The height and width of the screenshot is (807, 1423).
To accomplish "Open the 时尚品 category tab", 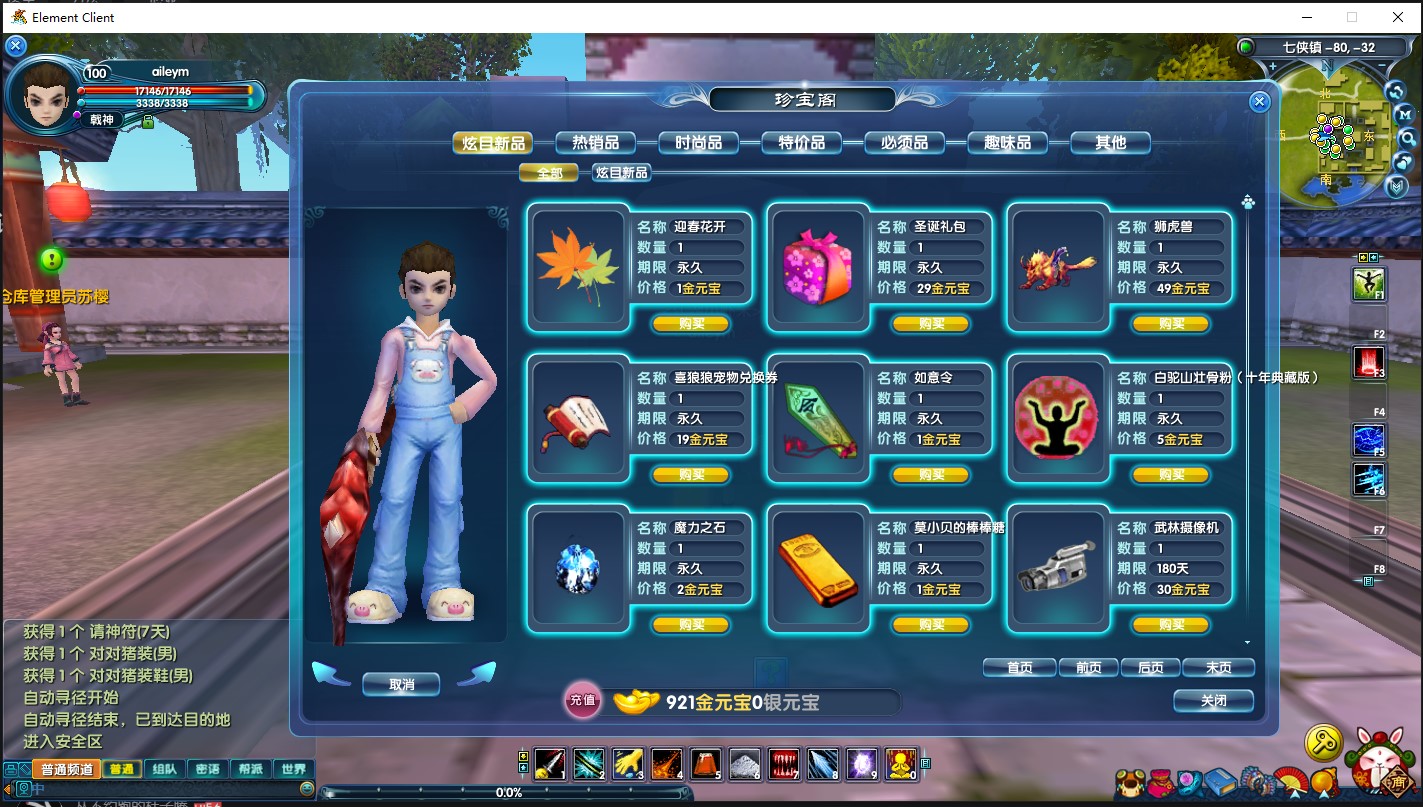I will tap(698, 143).
